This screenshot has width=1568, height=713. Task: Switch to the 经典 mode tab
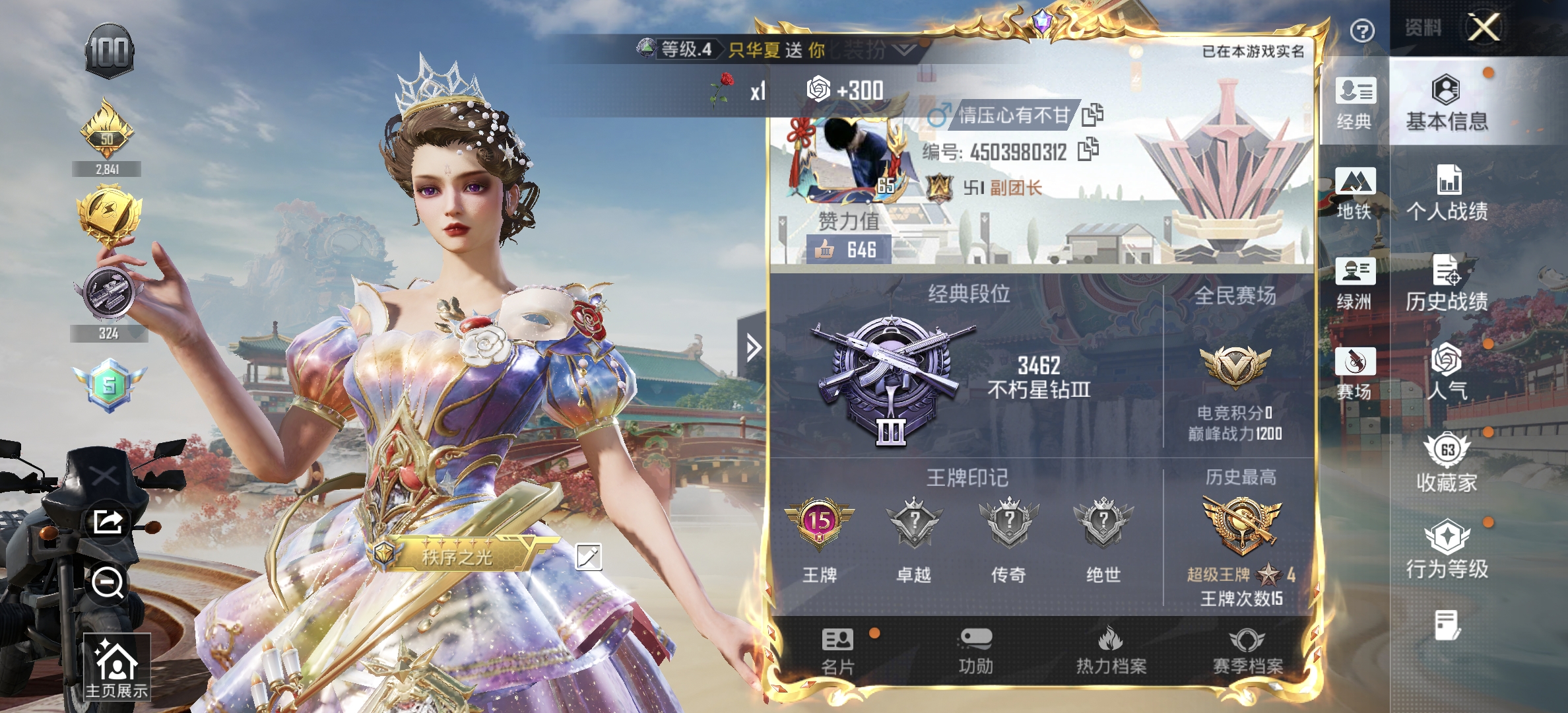coord(1355,102)
